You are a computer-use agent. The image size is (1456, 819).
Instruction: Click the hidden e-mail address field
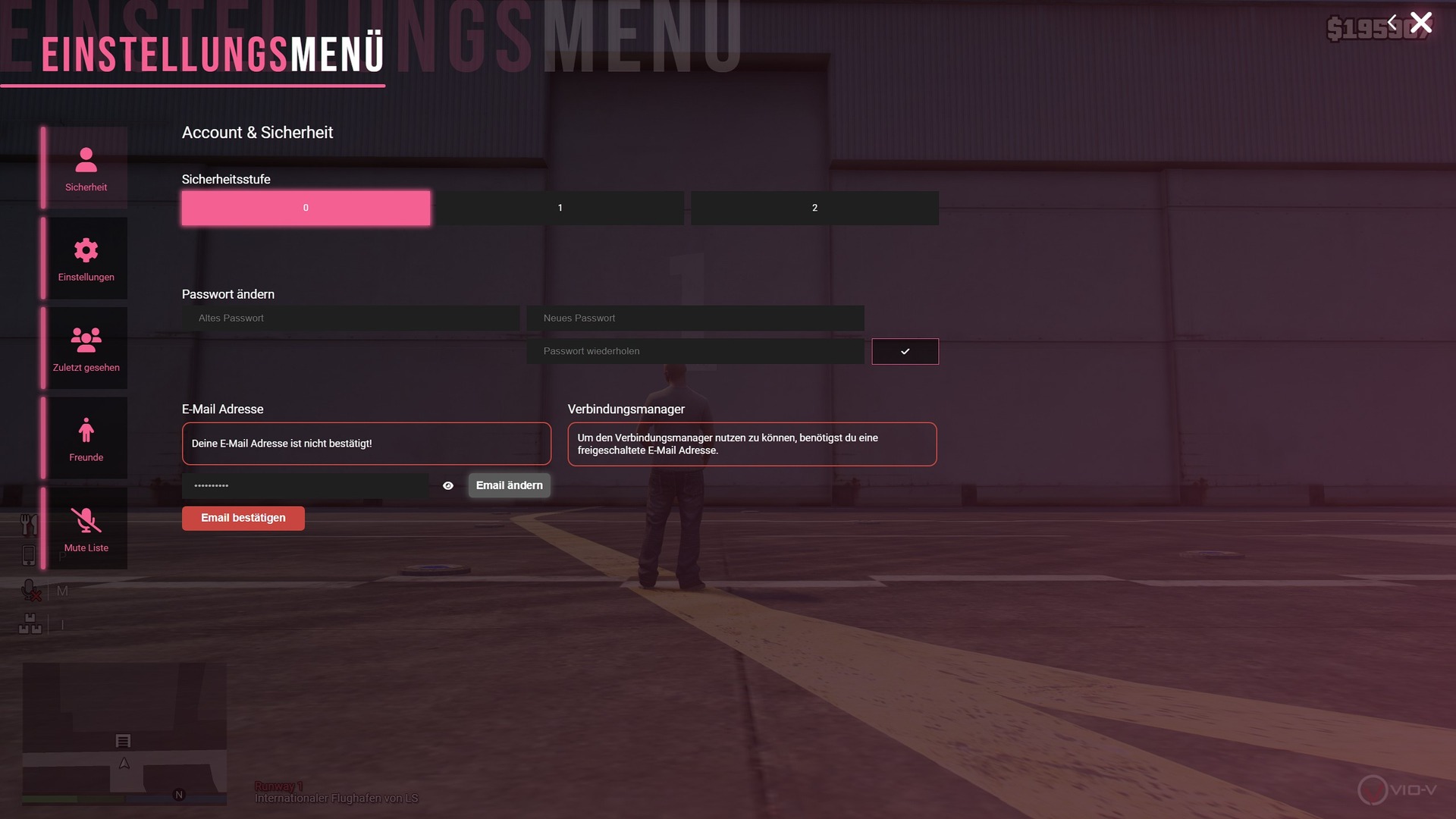coord(305,485)
